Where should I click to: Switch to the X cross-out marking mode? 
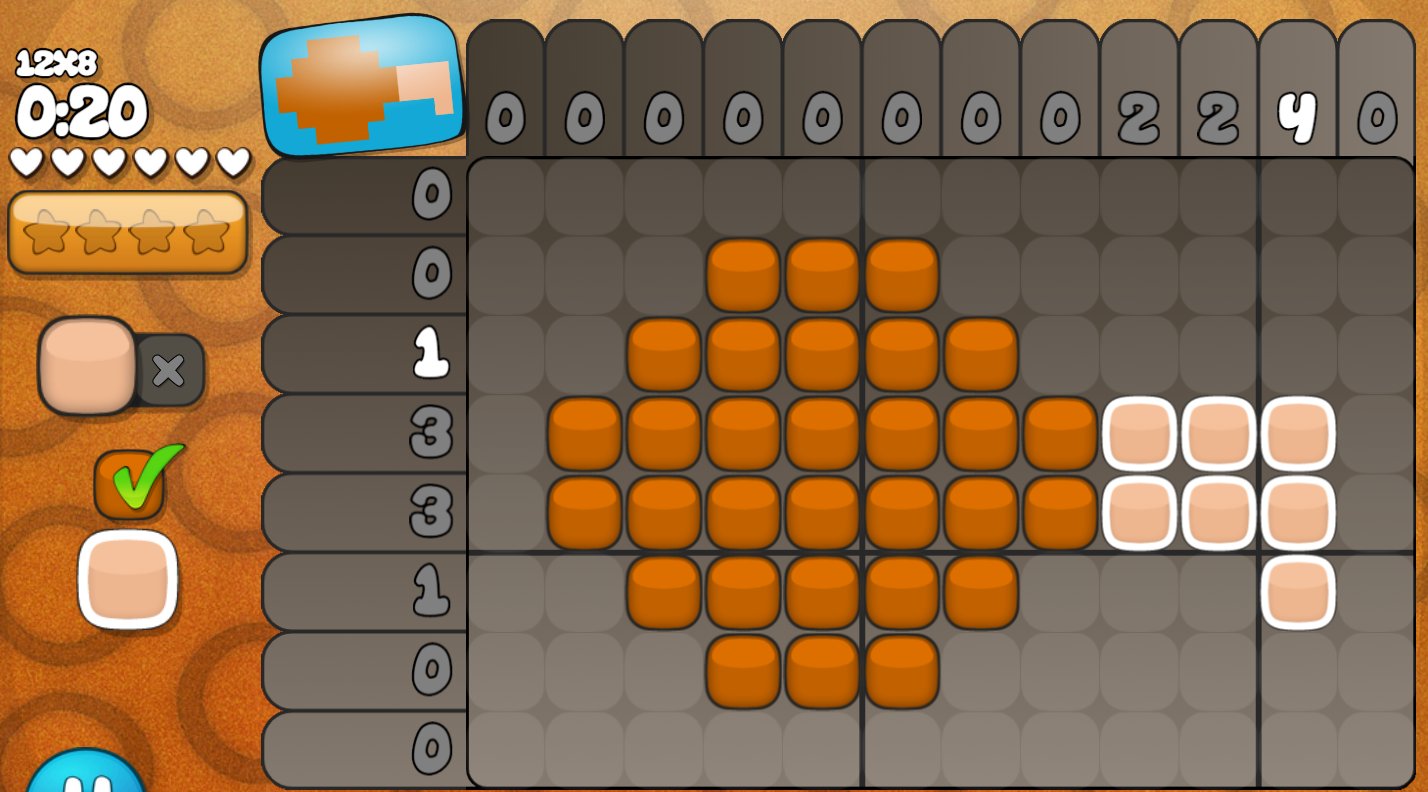click(170, 370)
